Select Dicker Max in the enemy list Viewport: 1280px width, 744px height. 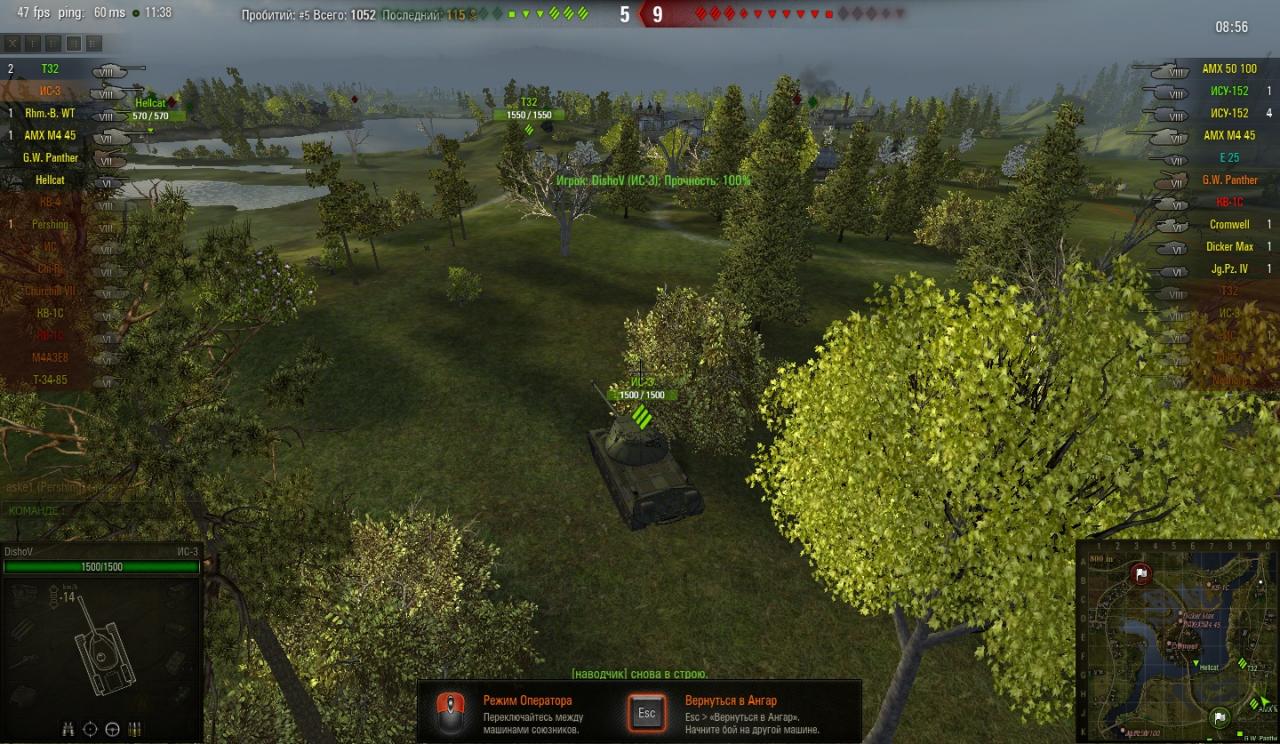(1229, 246)
